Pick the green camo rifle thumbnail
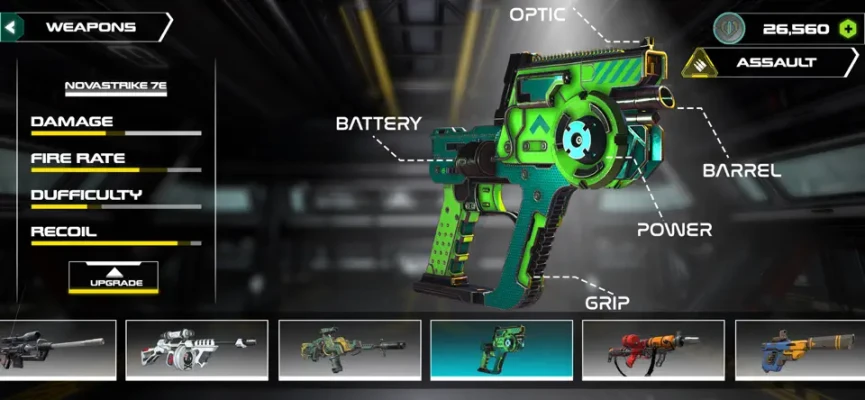The height and width of the screenshot is (400, 865). tap(349, 349)
